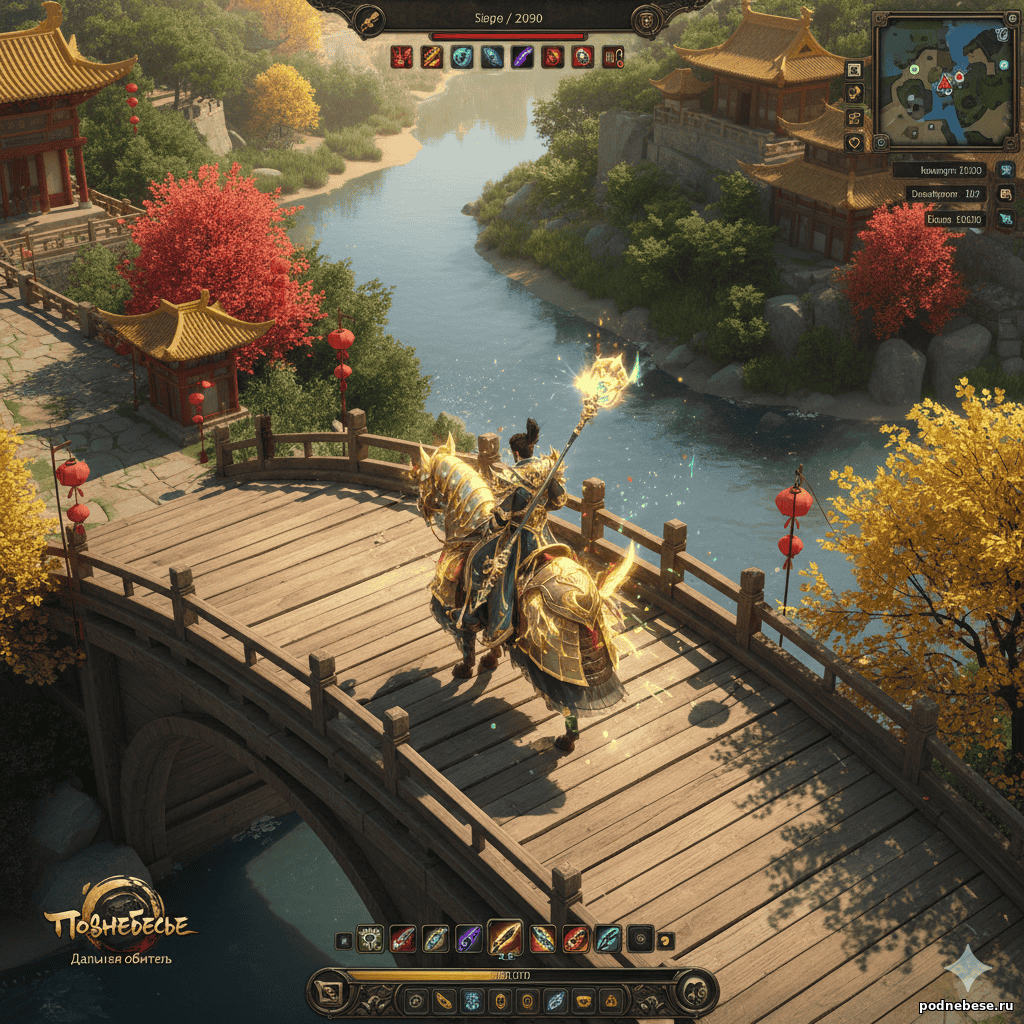Activate the red sword skill in hotbar
This screenshot has height=1024, width=1024.
(x=402, y=939)
